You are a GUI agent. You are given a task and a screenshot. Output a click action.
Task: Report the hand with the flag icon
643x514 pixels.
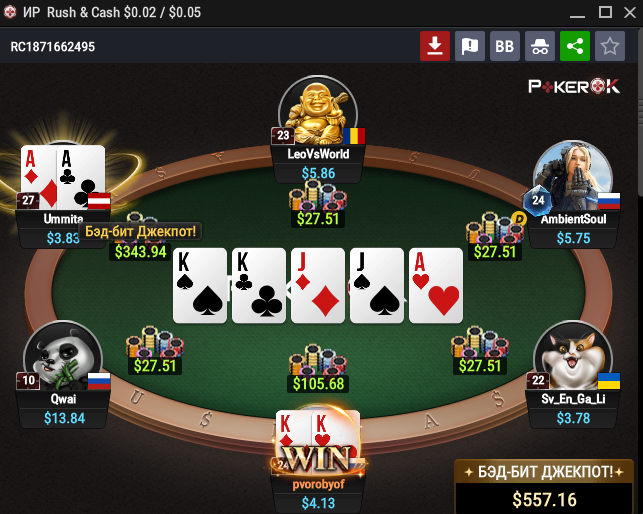(x=470, y=46)
